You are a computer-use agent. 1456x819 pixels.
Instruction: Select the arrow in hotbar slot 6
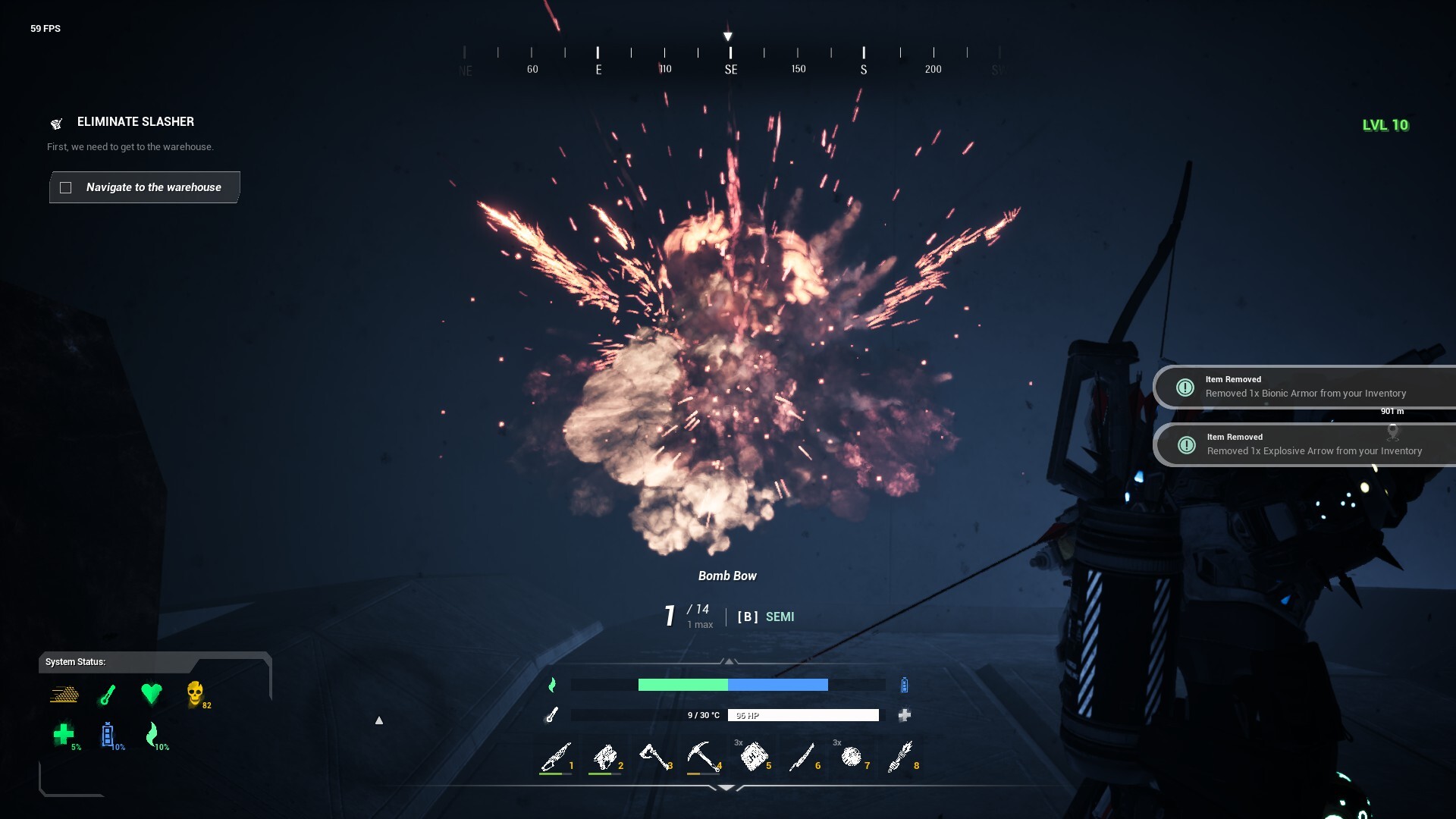tap(804, 756)
